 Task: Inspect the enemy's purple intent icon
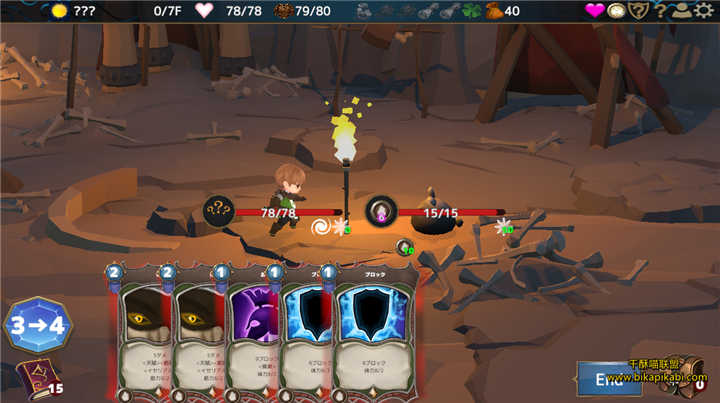(x=381, y=211)
